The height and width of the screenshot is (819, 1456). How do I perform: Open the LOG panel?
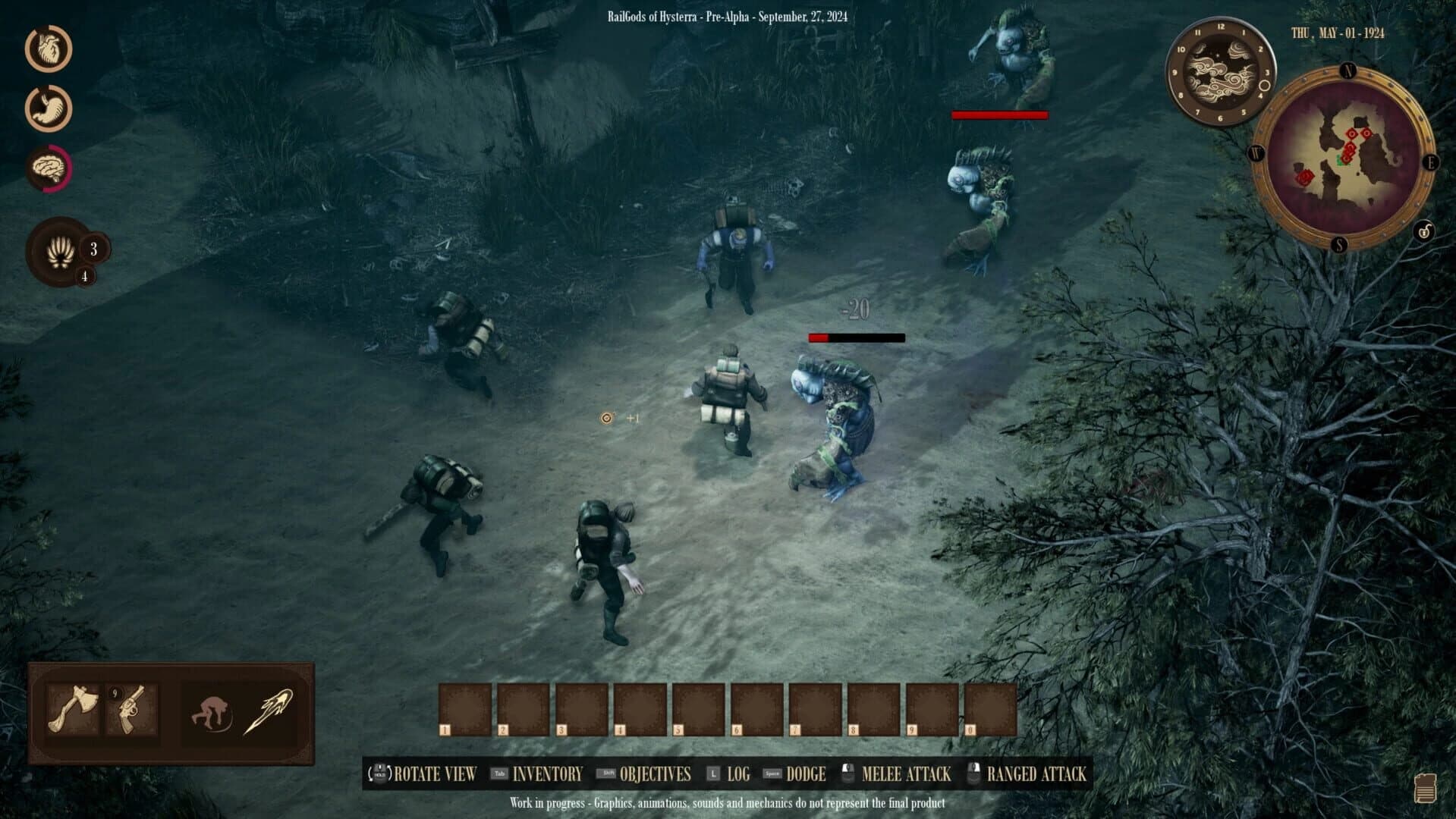(x=739, y=774)
